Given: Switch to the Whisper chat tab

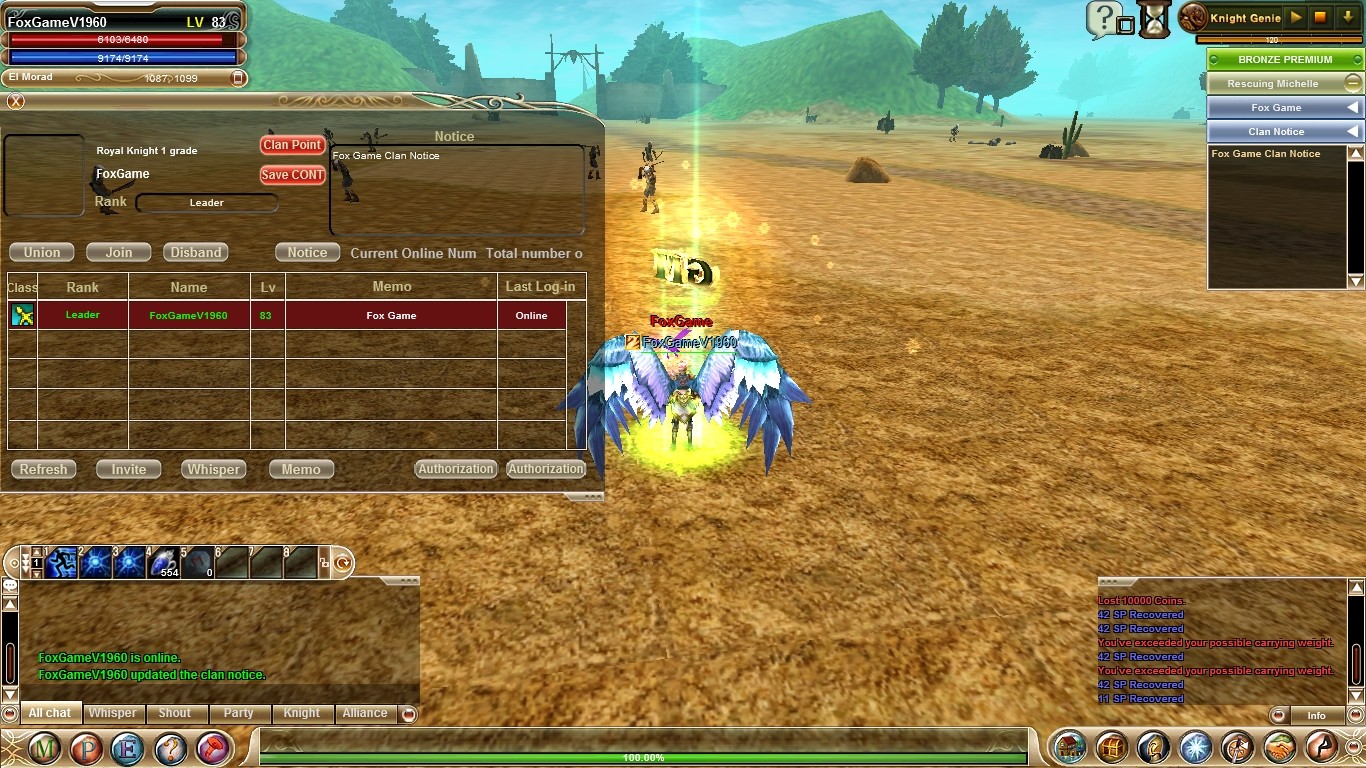Looking at the screenshot, I should coord(112,713).
